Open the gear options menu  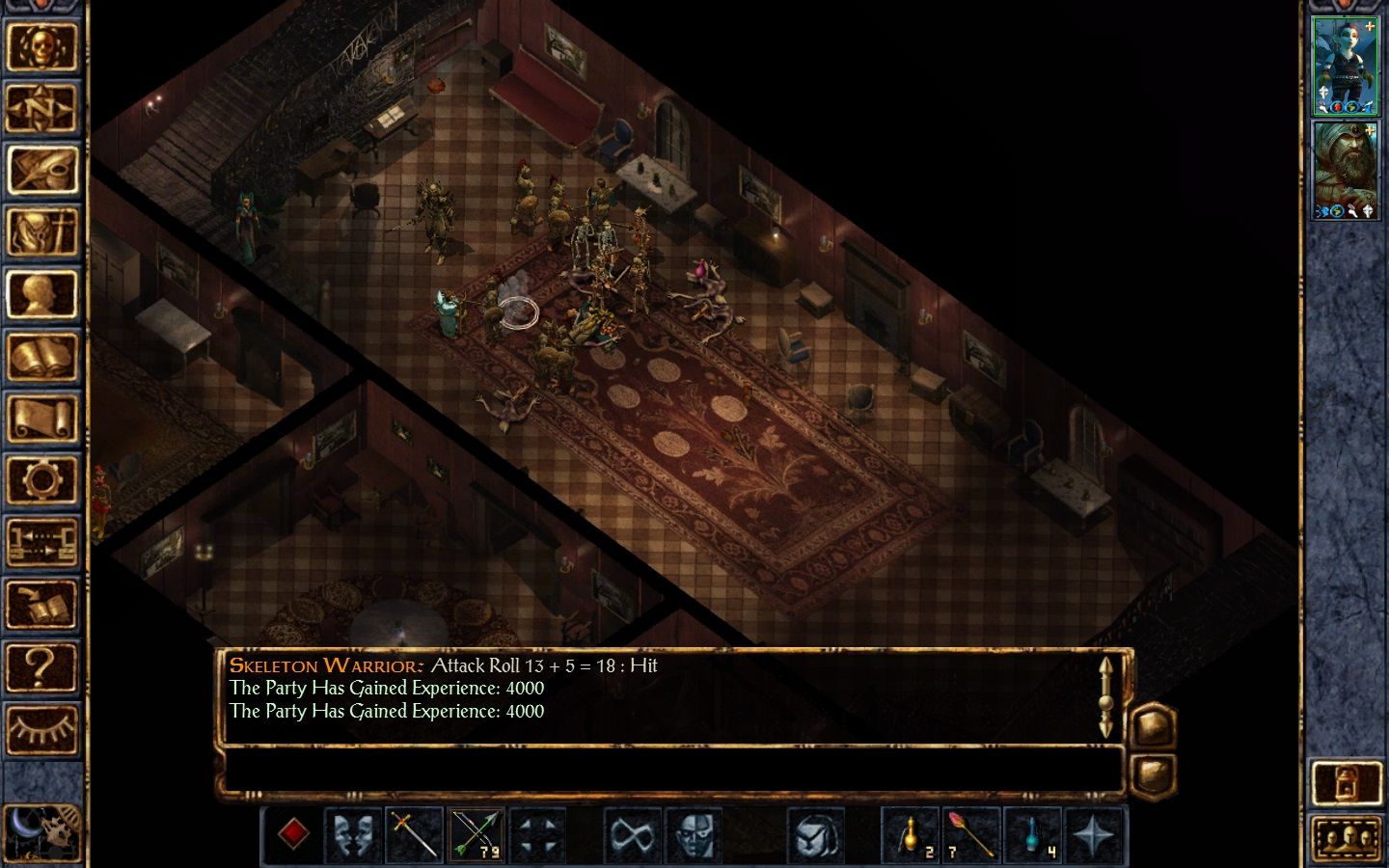(41, 480)
